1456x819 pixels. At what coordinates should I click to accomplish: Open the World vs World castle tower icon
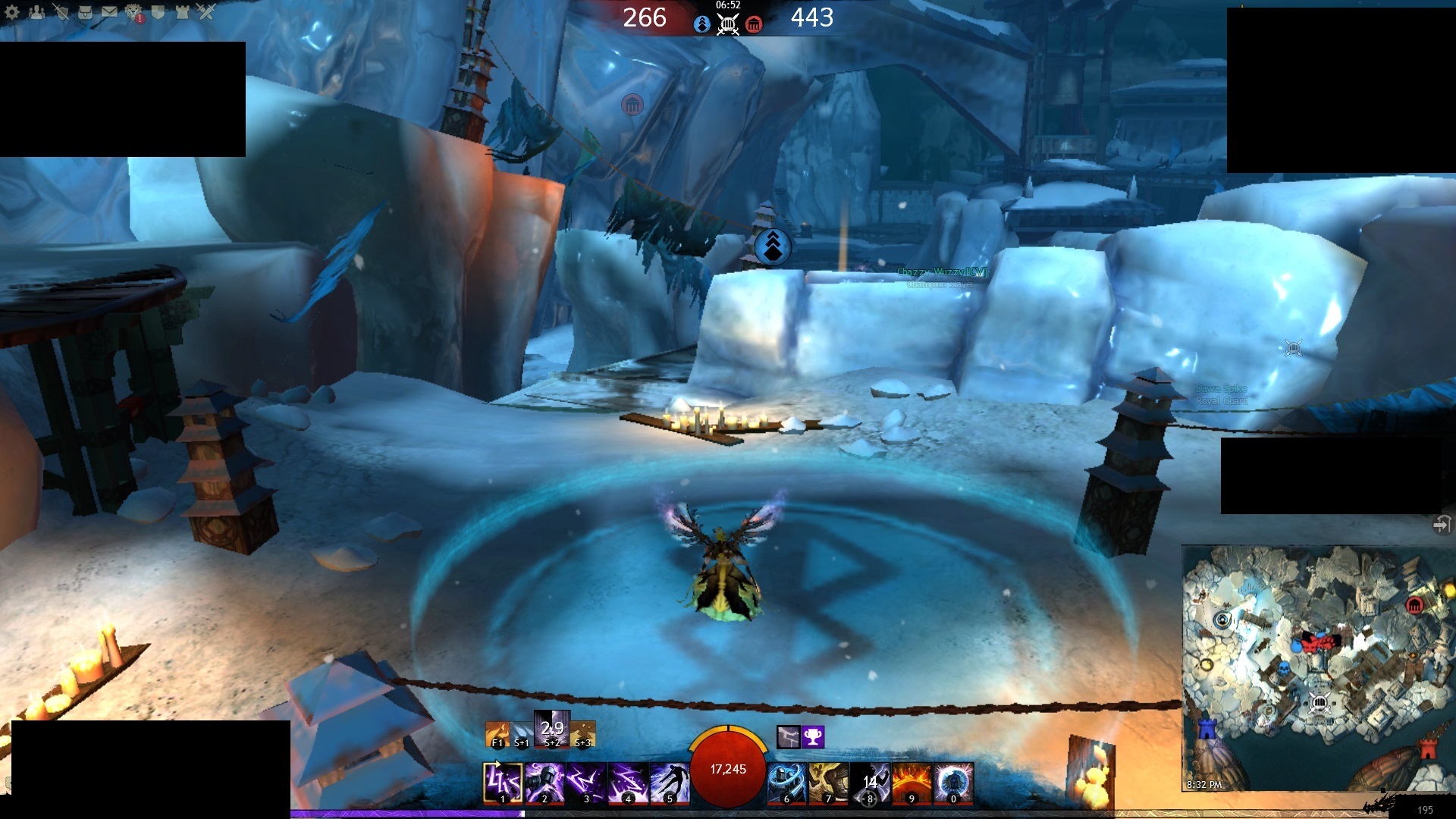pos(182,12)
